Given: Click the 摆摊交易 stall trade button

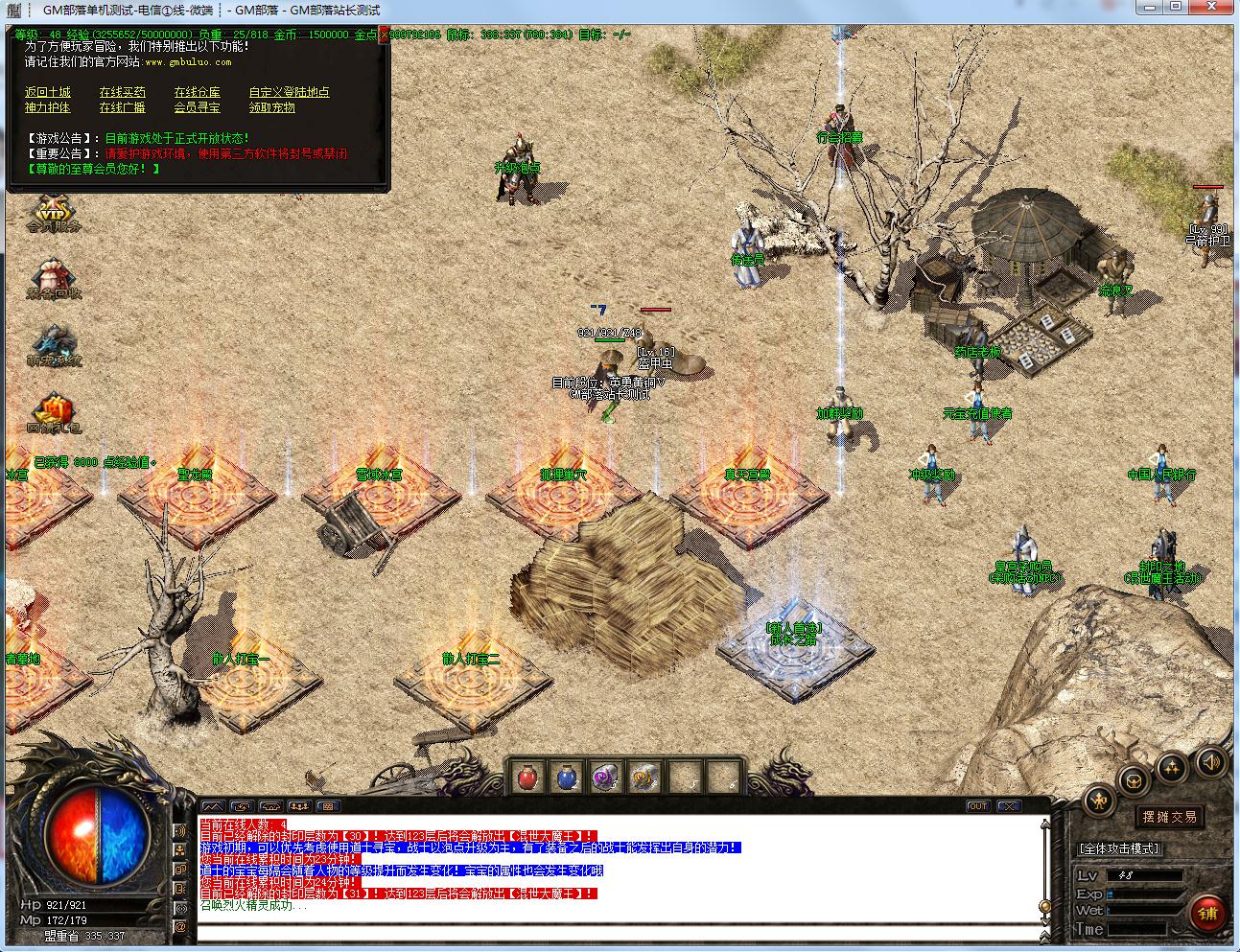Looking at the screenshot, I should [x=1169, y=817].
